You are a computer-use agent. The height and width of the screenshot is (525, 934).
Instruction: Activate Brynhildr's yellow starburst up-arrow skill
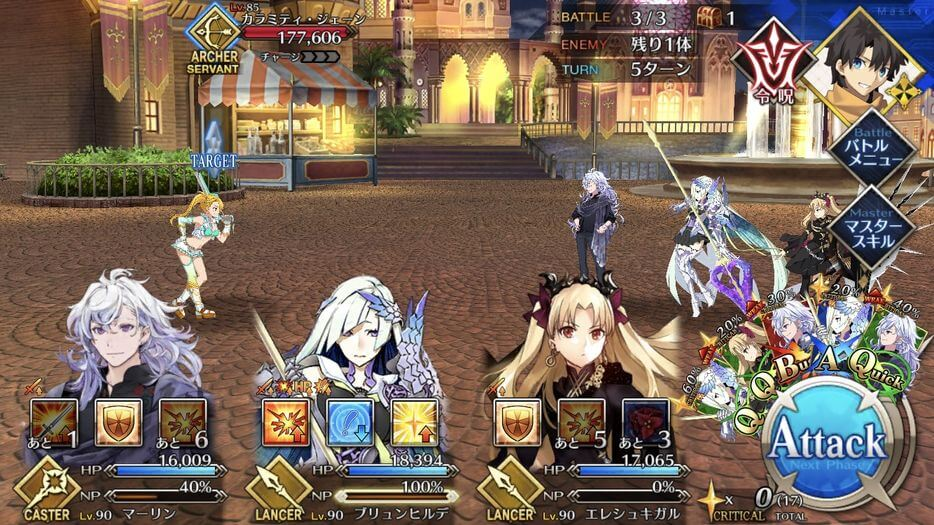coord(415,422)
